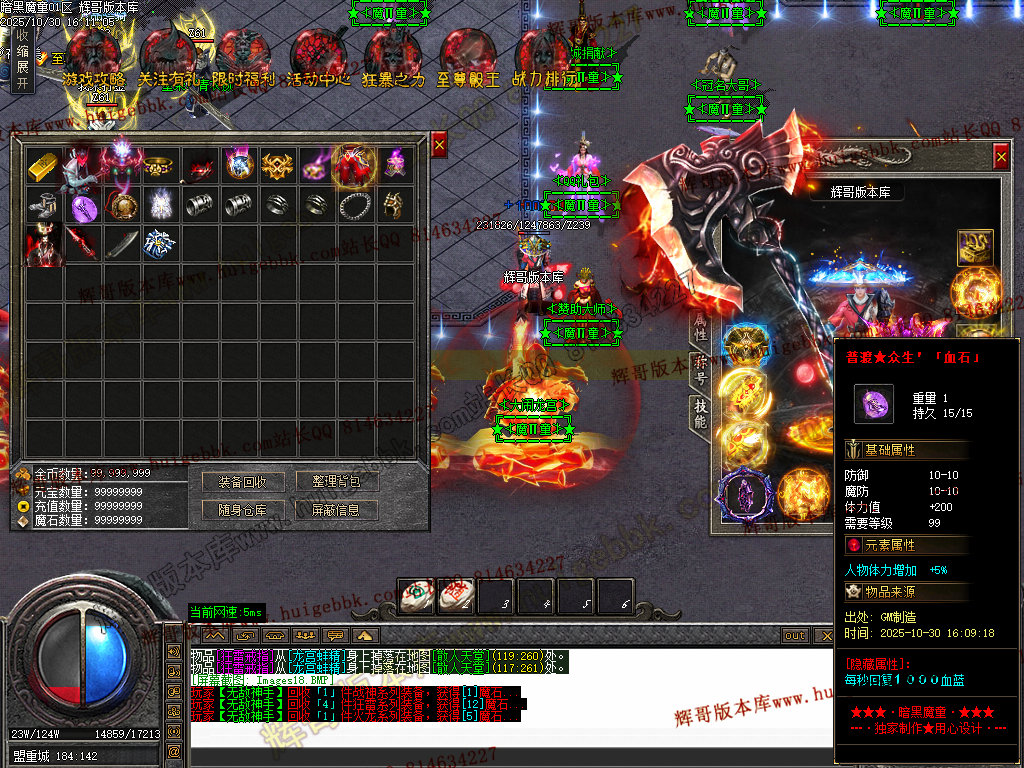
Task: Switch to the 技能 skills tab
Action: coord(700,414)
